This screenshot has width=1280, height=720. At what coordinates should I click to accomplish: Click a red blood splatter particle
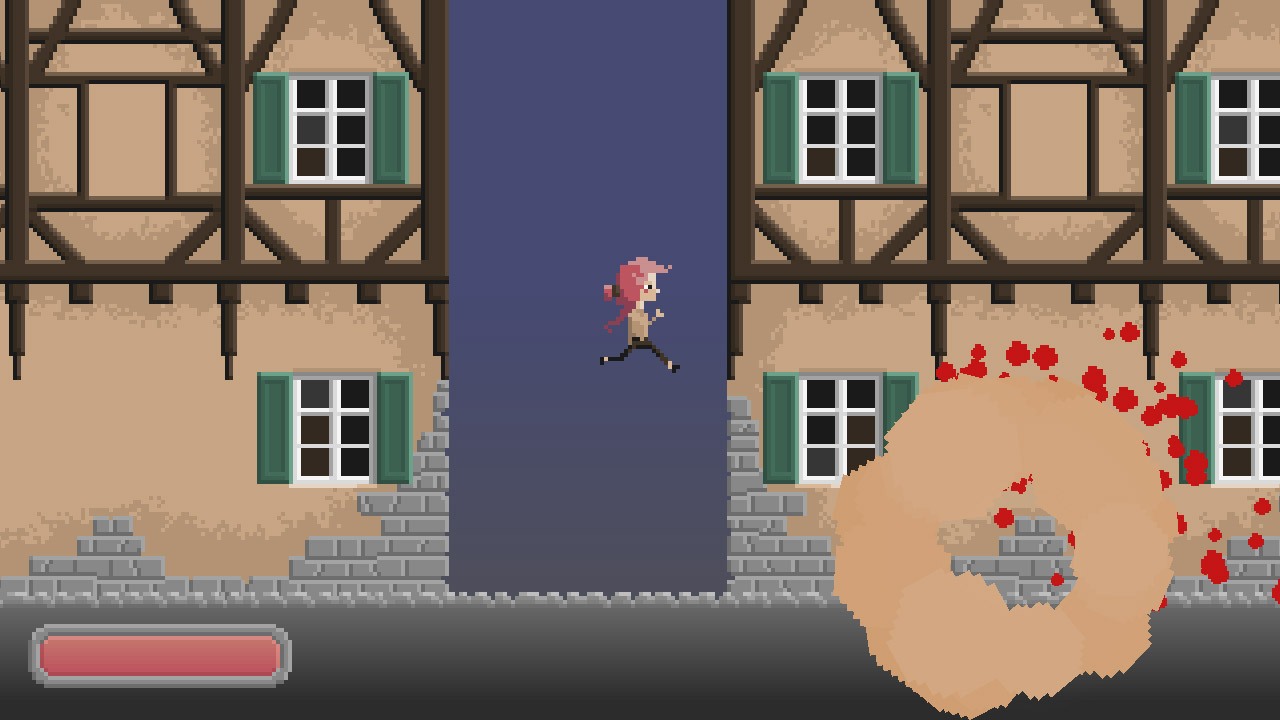coord(1020,350)
